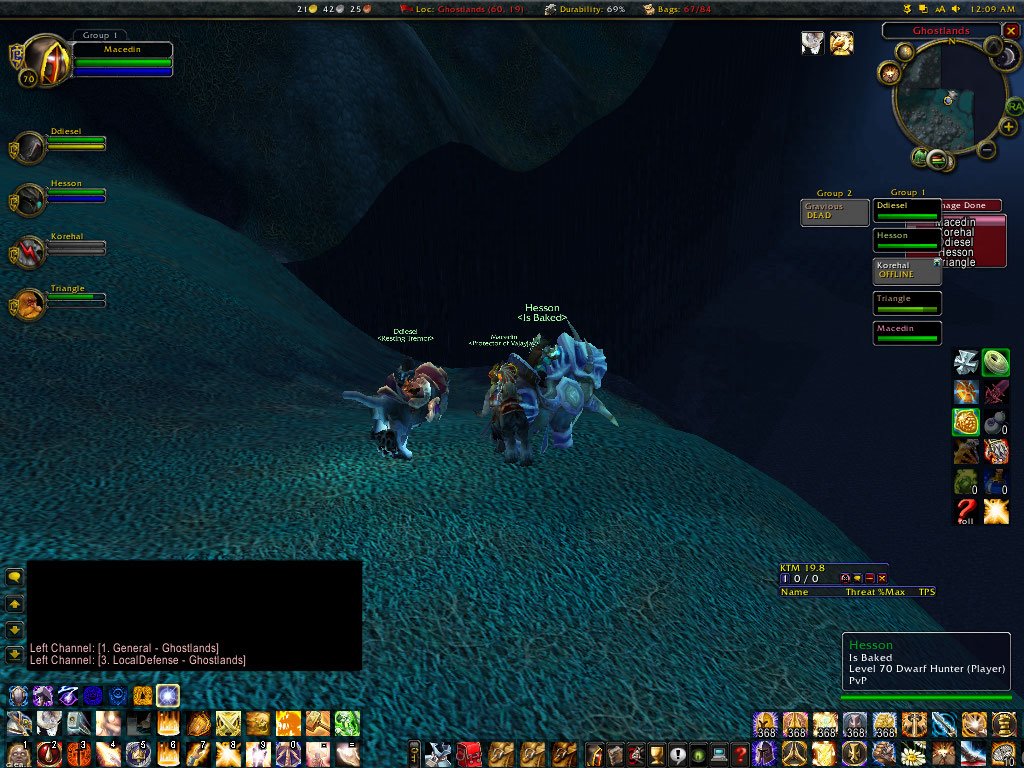Screen dimensions: 1024x768
Task: Select offline Korehal in raid Group 1
Action: [906, 271]
